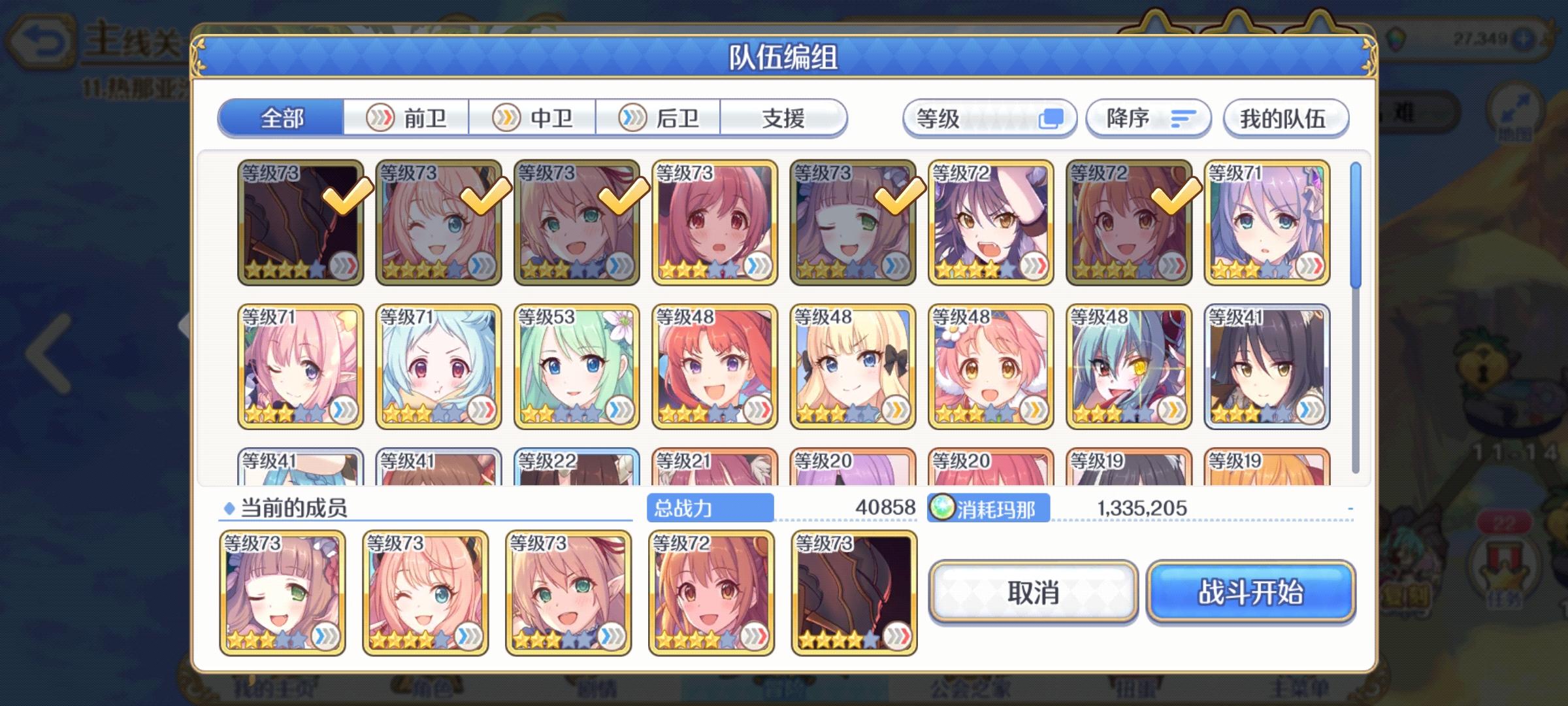
Task: Open the 等级 sorting dropdown
Action: coord(988,118)
